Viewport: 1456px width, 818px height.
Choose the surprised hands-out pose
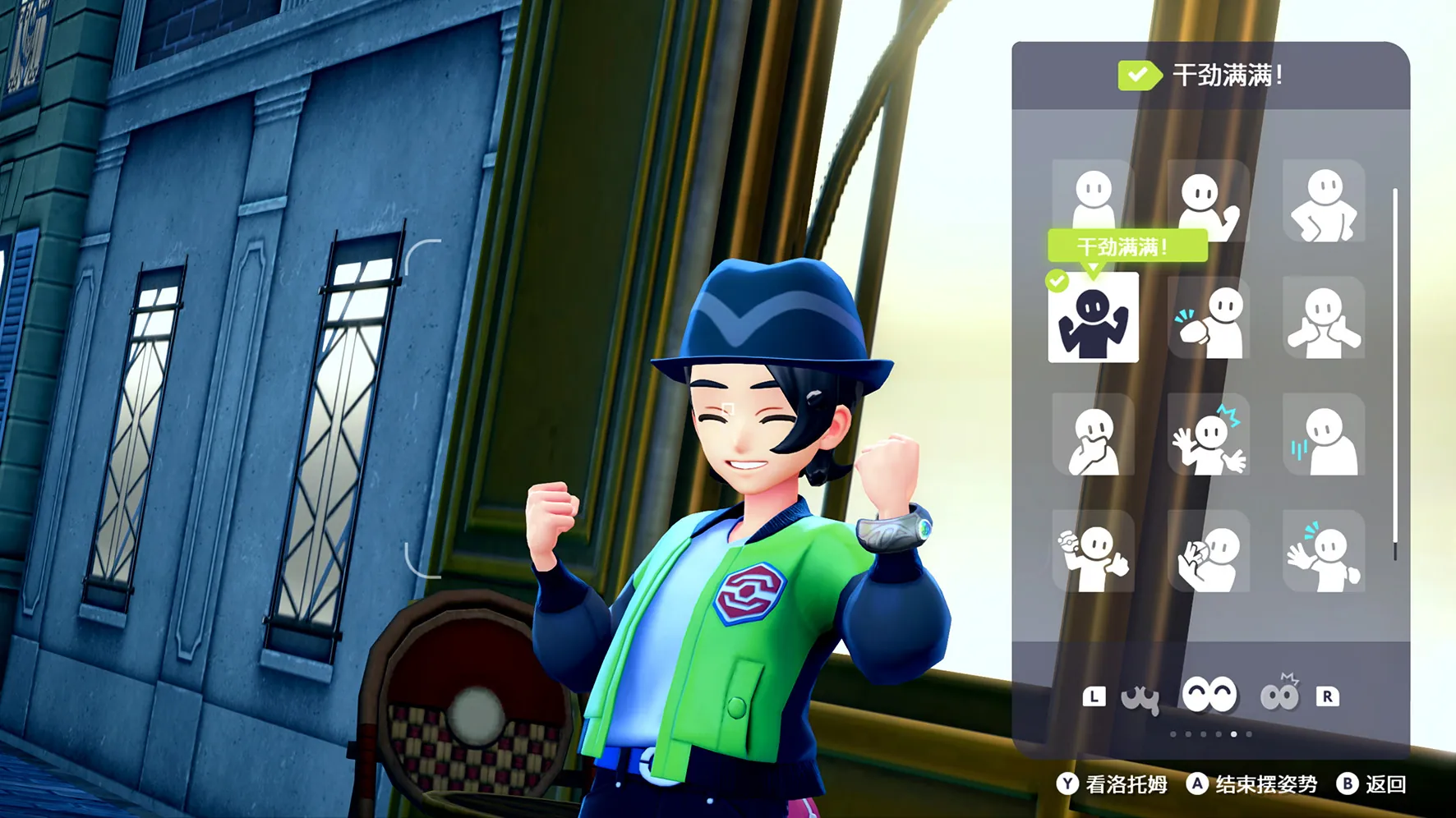(1208, 434)
